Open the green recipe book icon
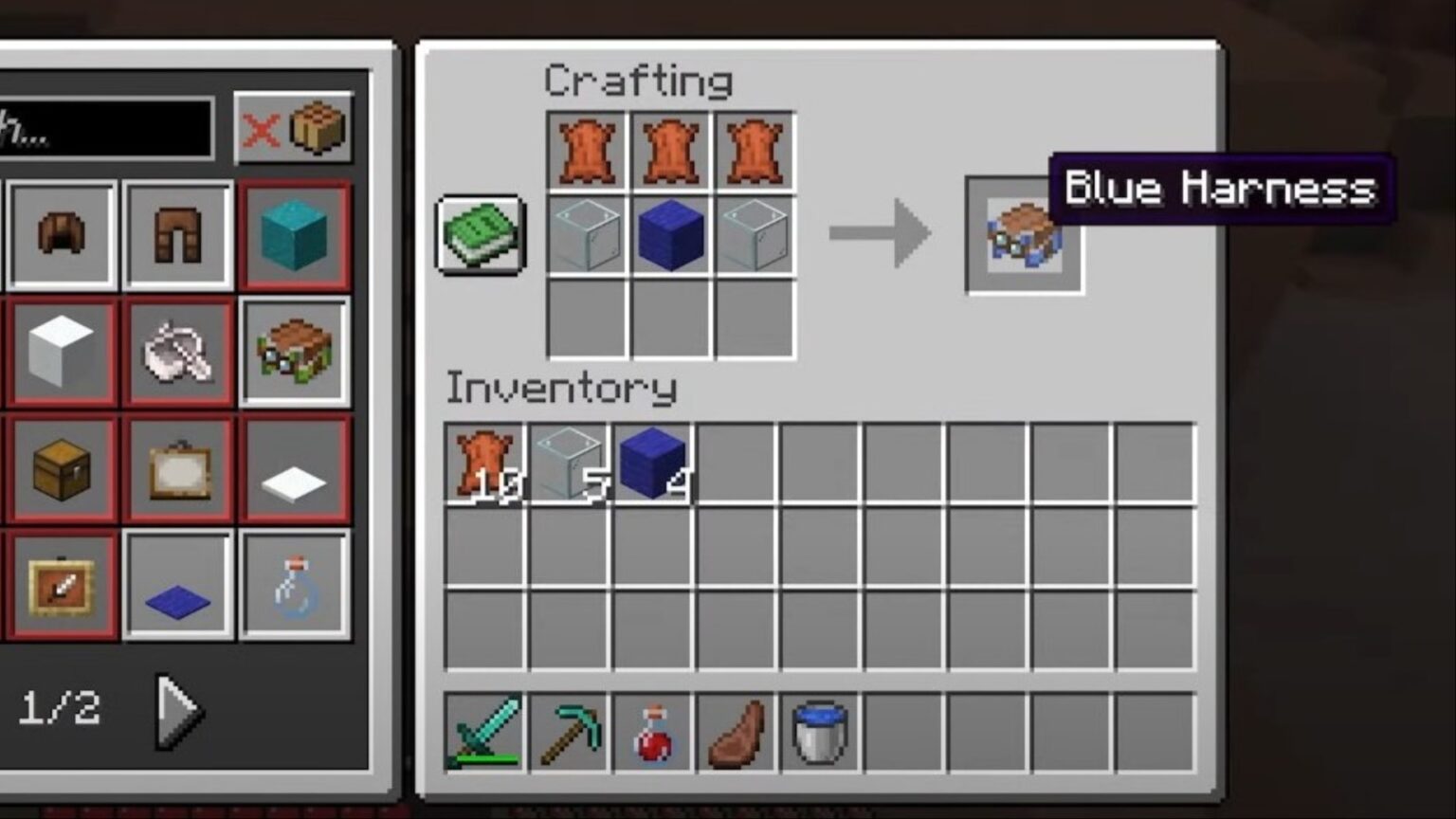This screenshot has height=819, width=1456. (x=479, y=235)
